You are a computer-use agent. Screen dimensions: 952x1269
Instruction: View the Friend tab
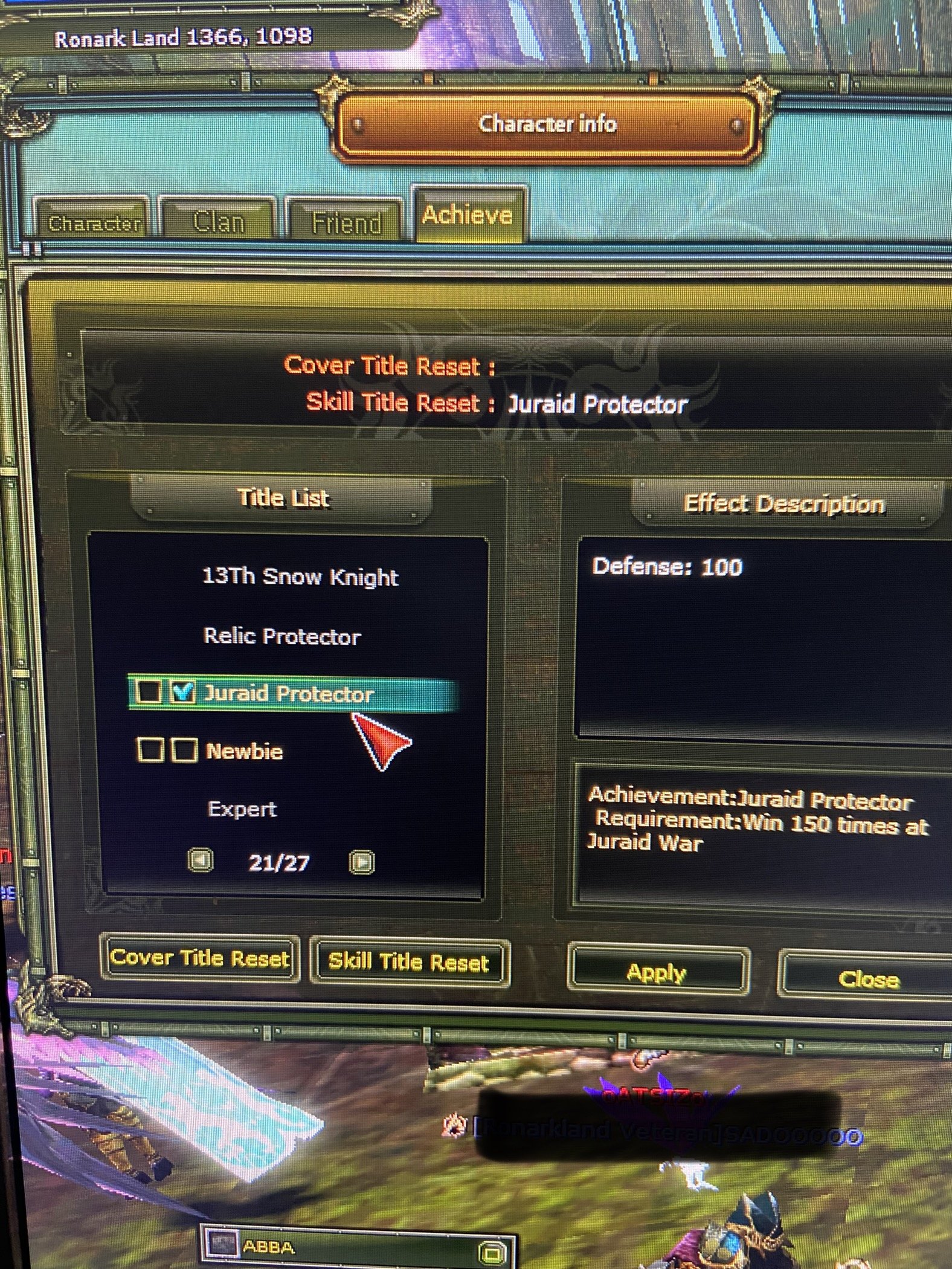click(x=346, y=221)
